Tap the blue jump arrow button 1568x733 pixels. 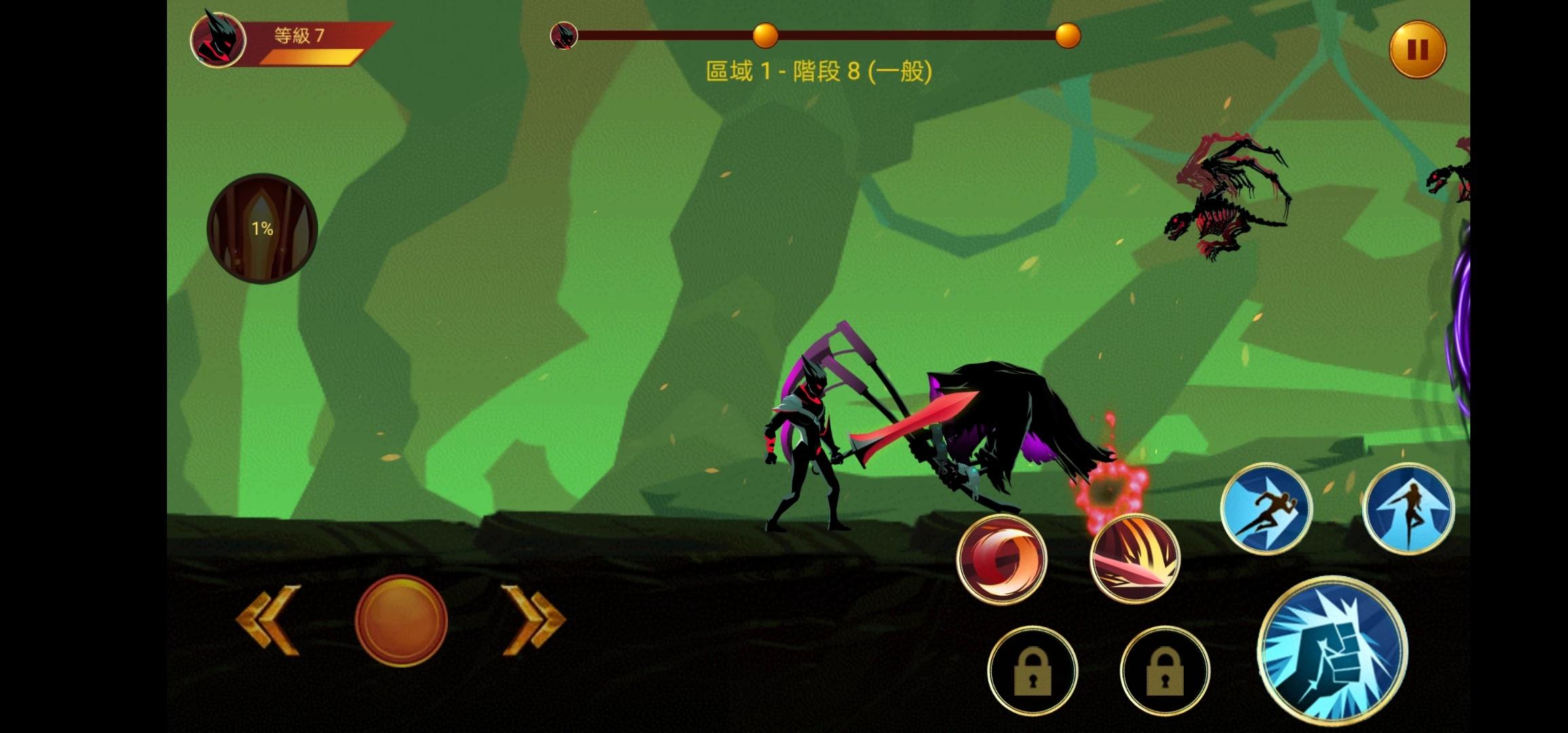coord(1408,509)
